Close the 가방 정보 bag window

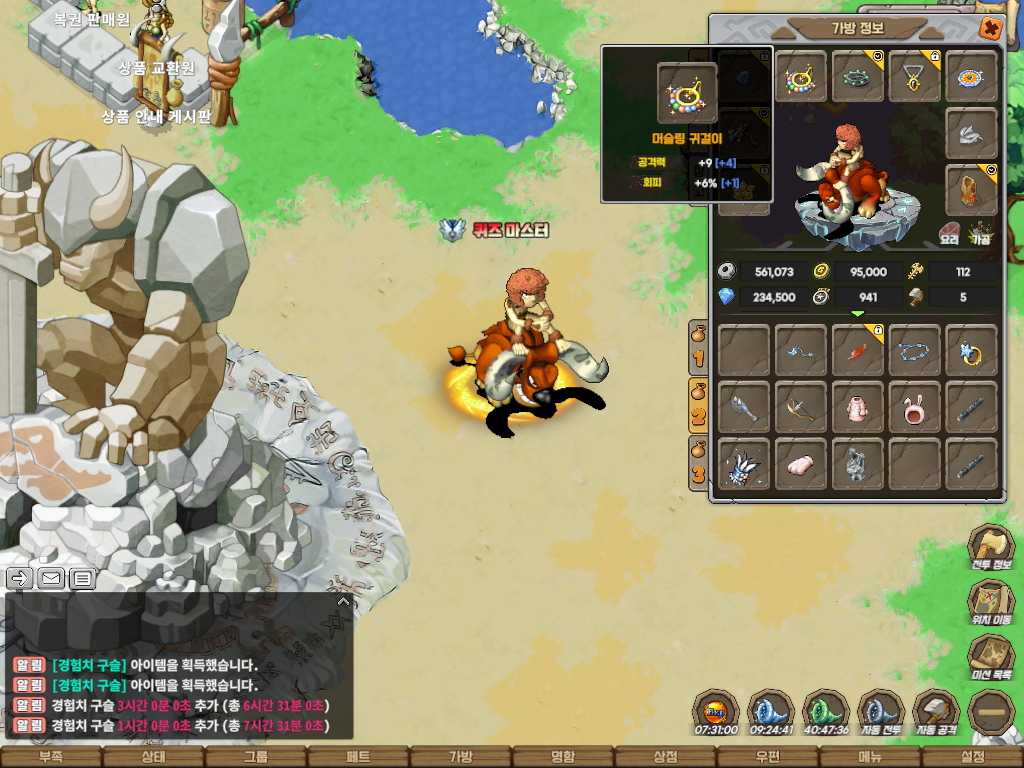[990, 28]
